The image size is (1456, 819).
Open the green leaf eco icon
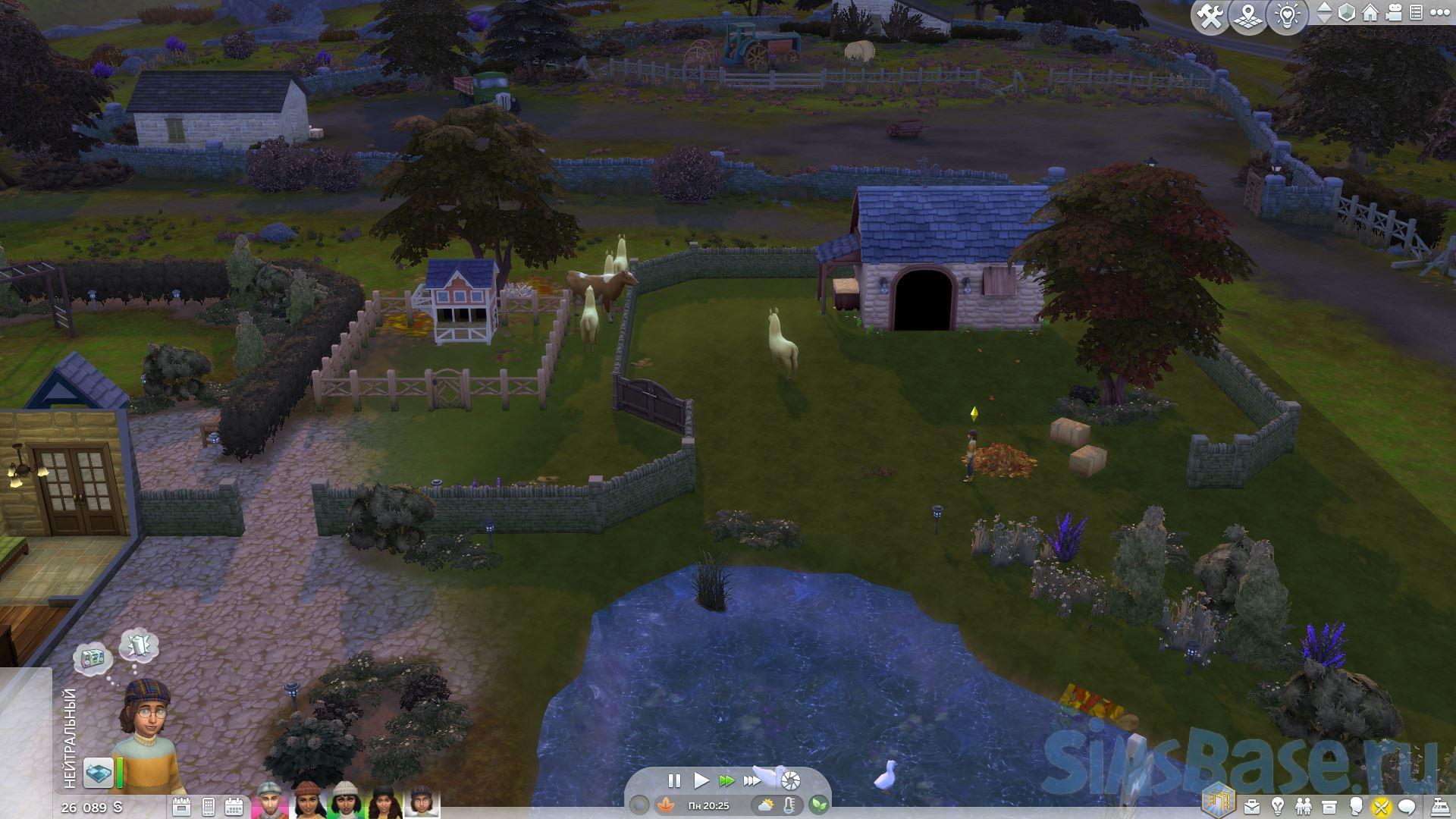click(x=818, y=805)
